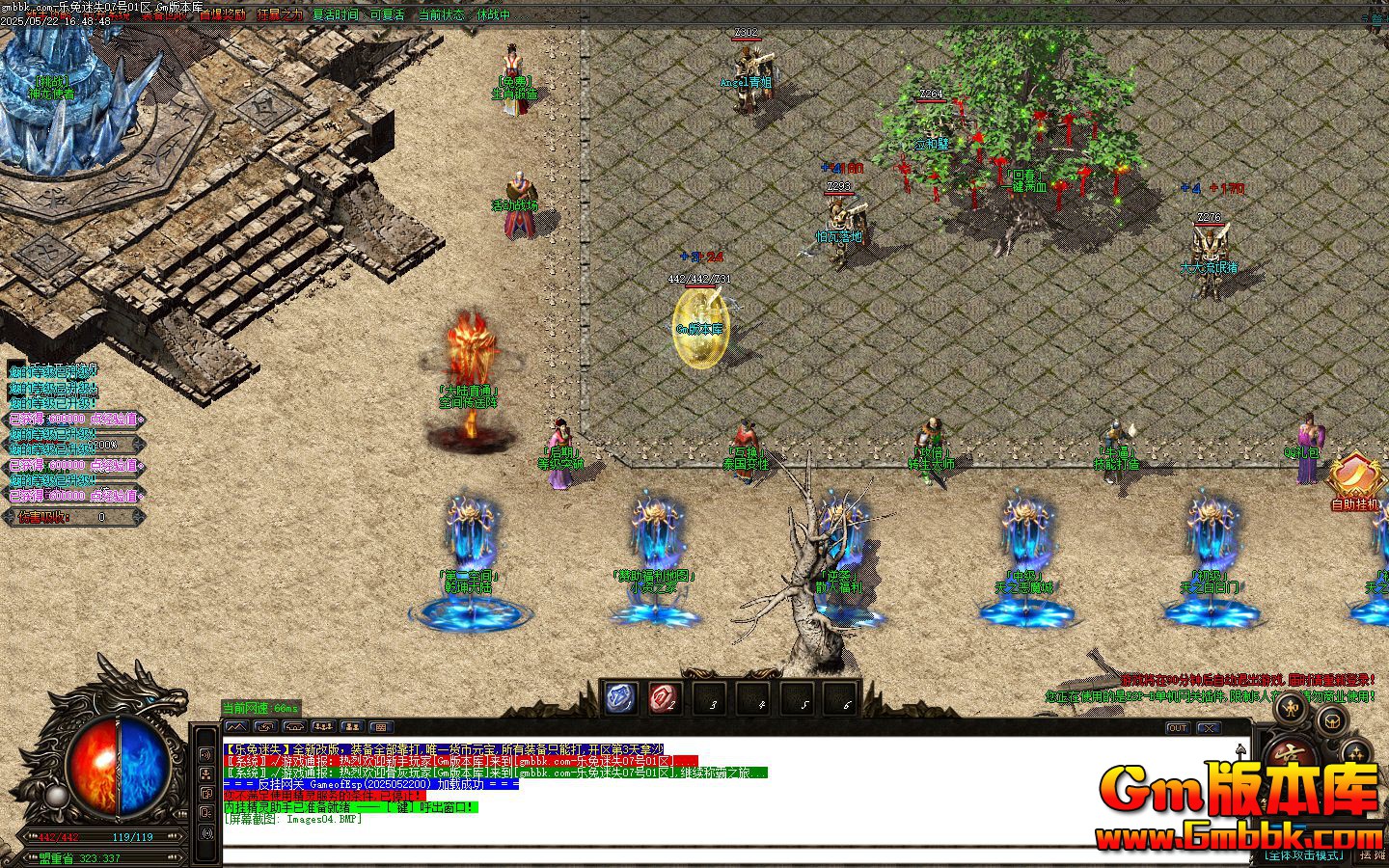This screenshot has height=868, width=1389.
Task: Click the loudspeaker icon left of the chat panel
Action: pos(206,754)
